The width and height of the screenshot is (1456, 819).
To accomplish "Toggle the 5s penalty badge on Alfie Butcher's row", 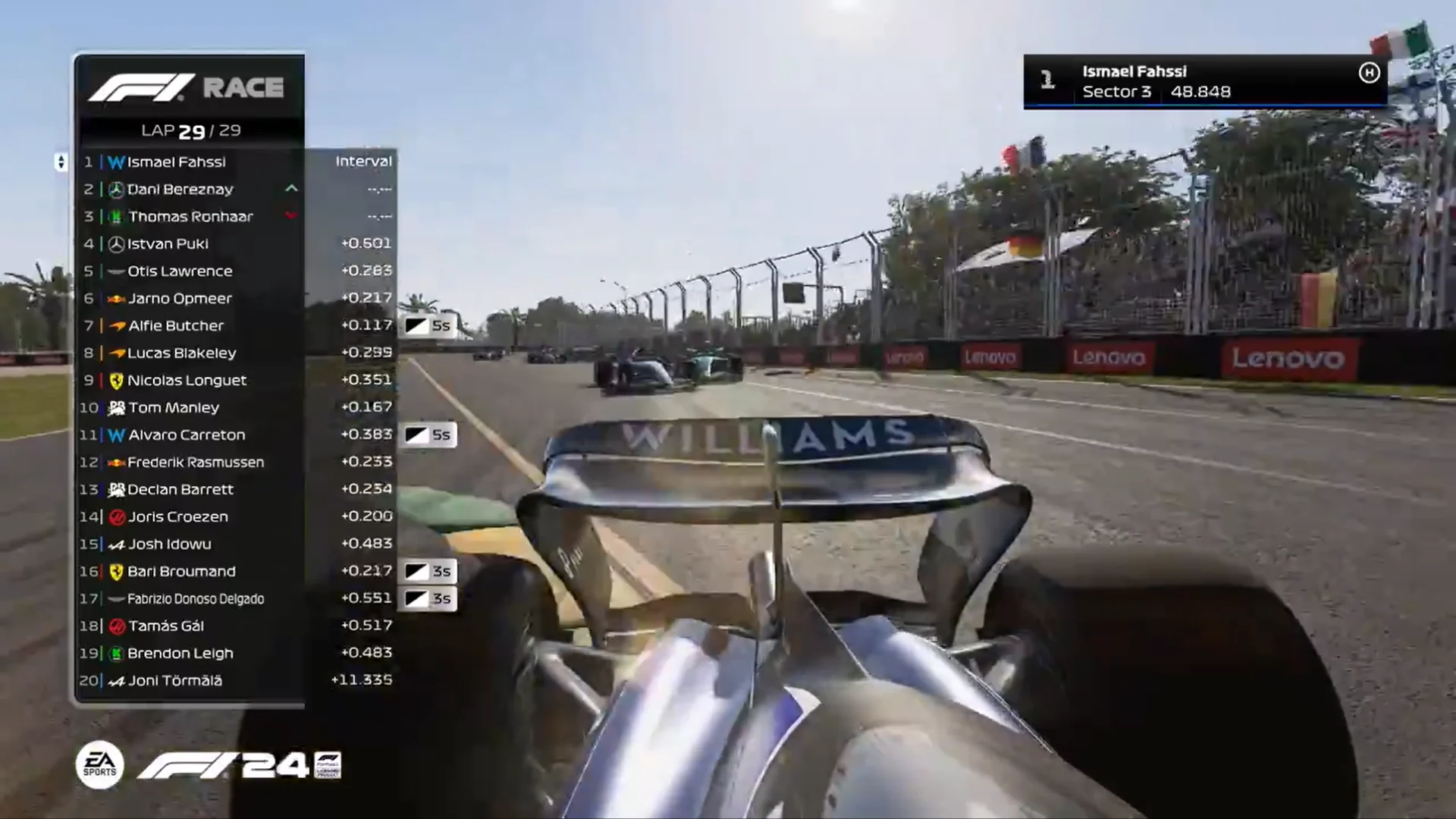I will [429, 325].
